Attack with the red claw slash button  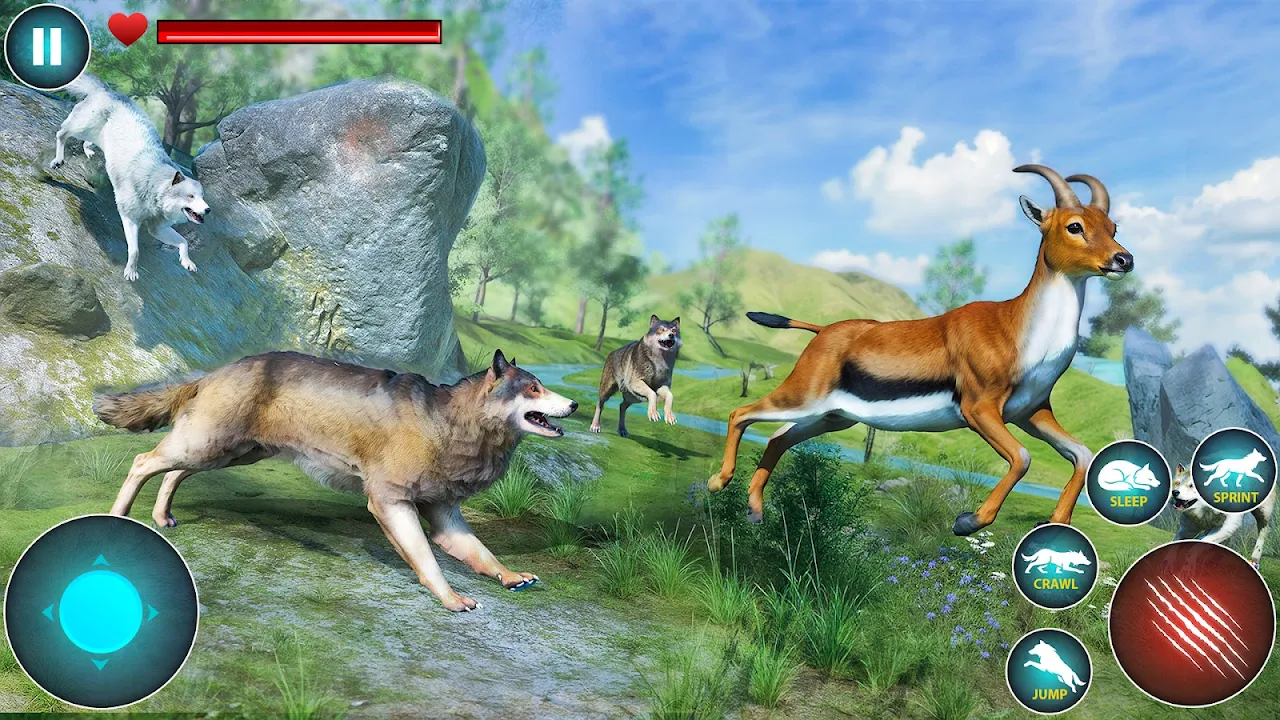click(x=1191, y=622)
